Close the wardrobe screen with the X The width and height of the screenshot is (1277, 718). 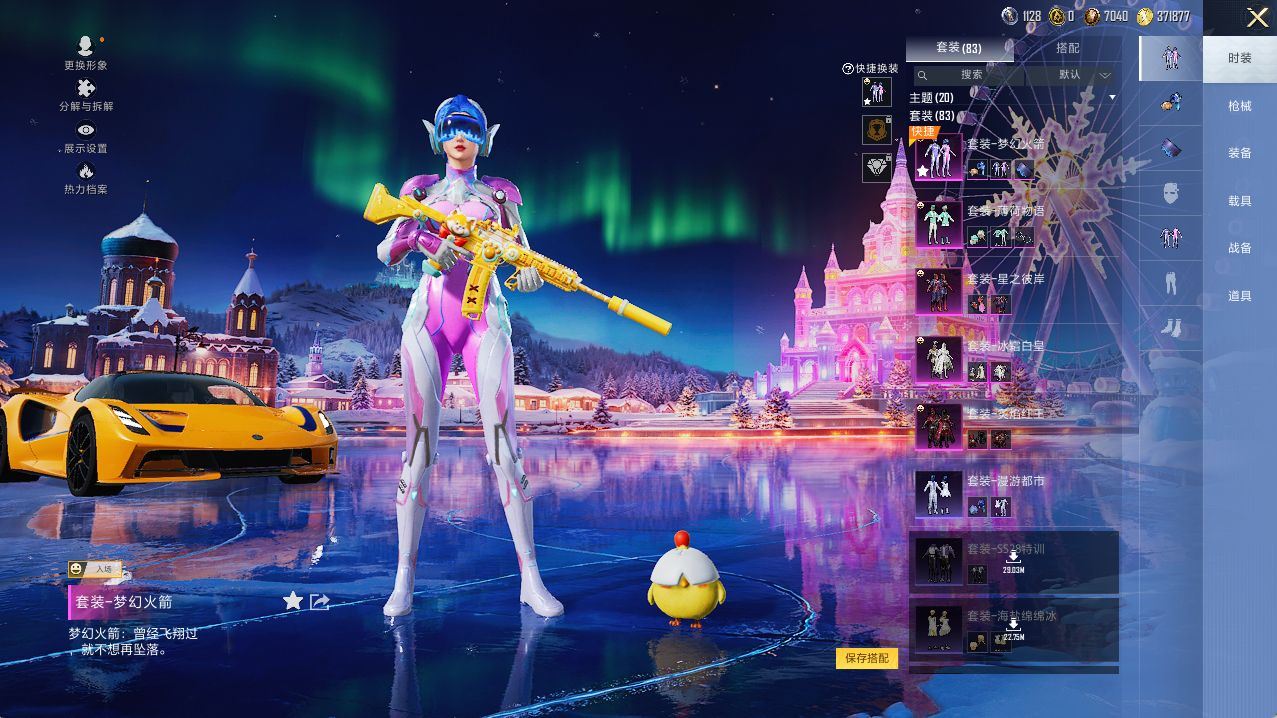(1257, 16)
